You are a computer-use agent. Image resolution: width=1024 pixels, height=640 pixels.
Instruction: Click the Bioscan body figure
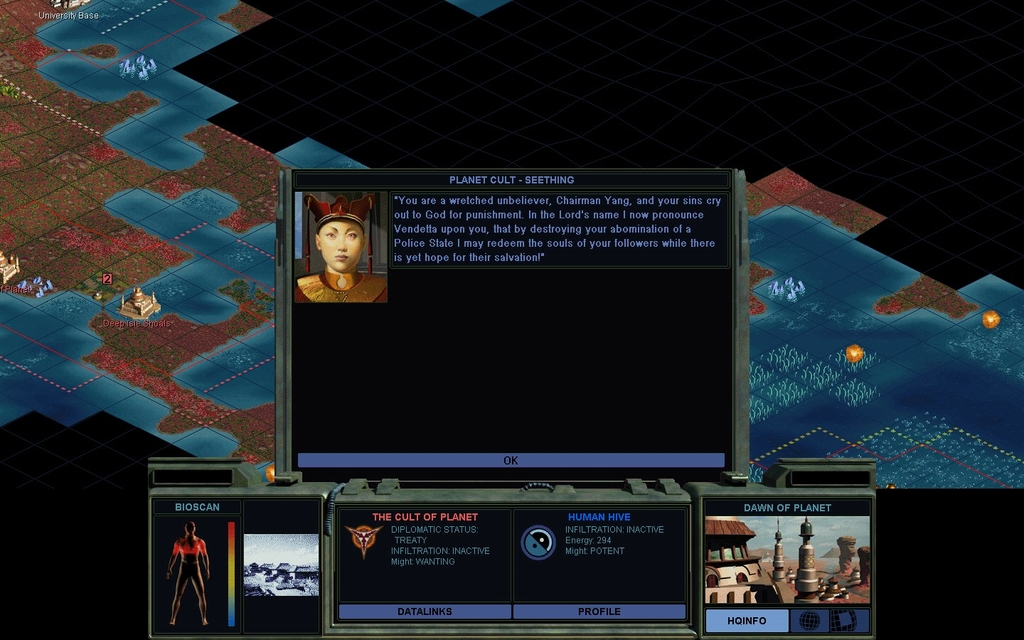click(188, 572)
